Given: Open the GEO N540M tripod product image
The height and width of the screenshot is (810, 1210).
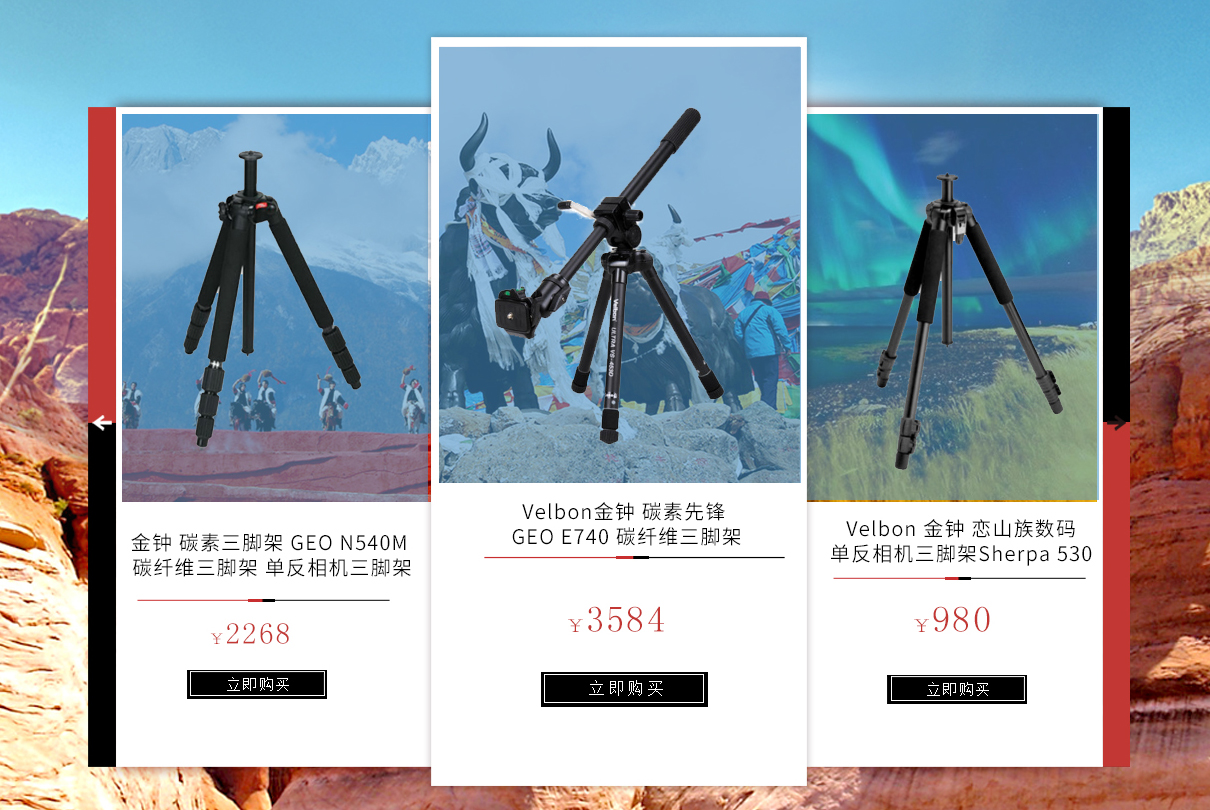Looking at the screenshot, I should (x=276, y=307).
